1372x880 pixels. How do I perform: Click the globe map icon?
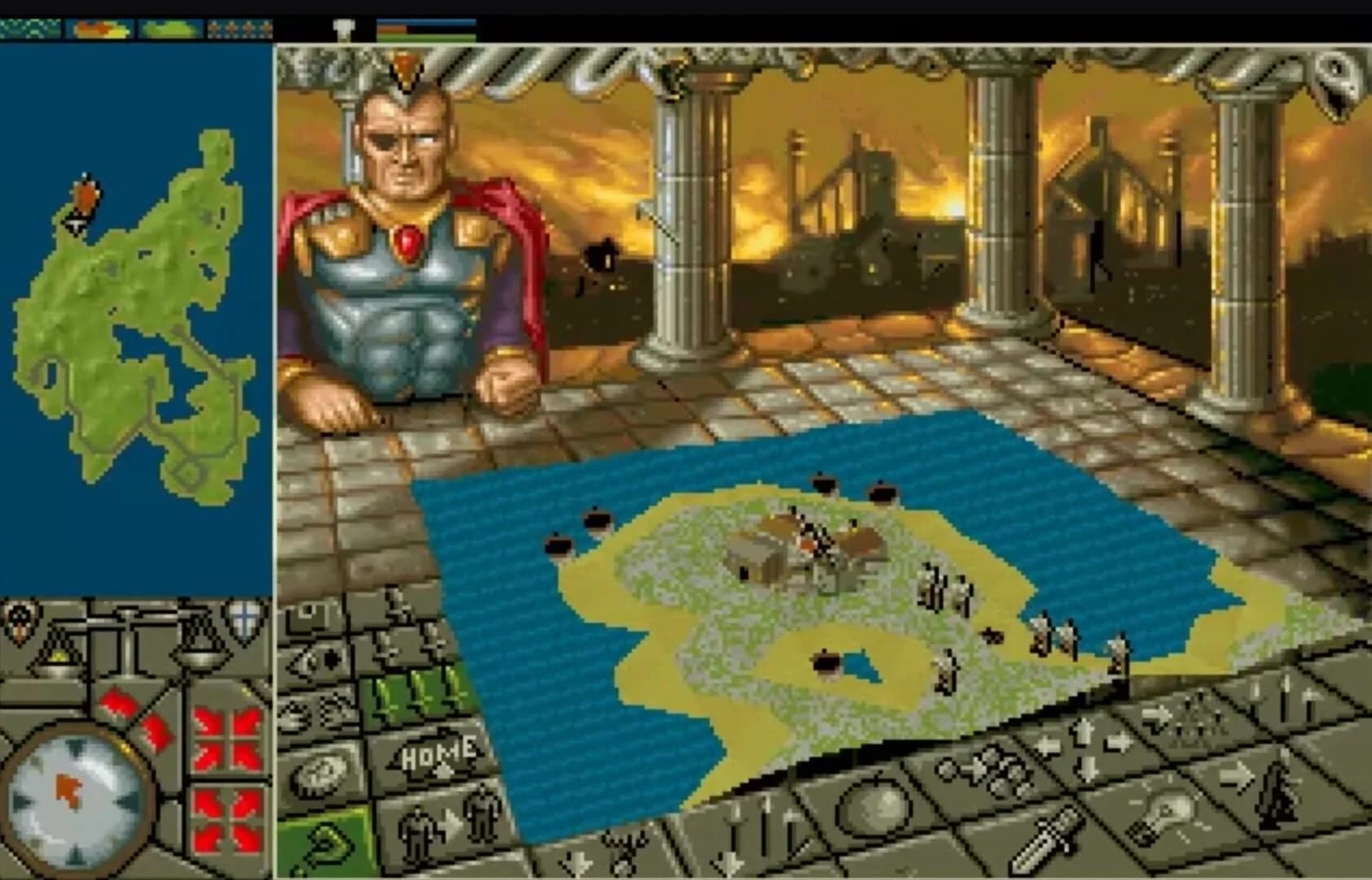point(326,772)
